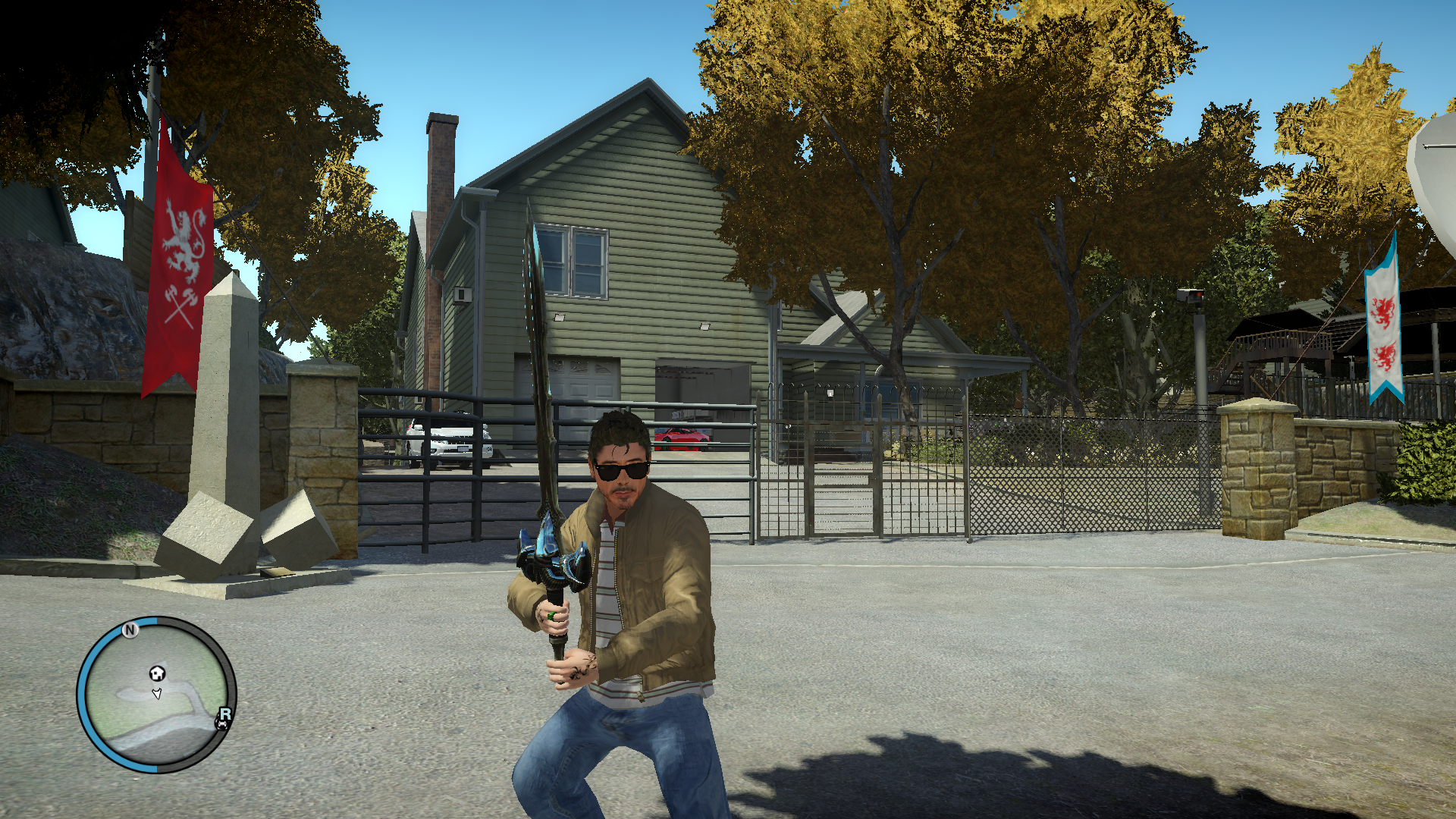Image resolution: width=1456 pixels, height=819 pixels.
Task: Click the car blip on the minimap rim
Action: click(222, 725)
